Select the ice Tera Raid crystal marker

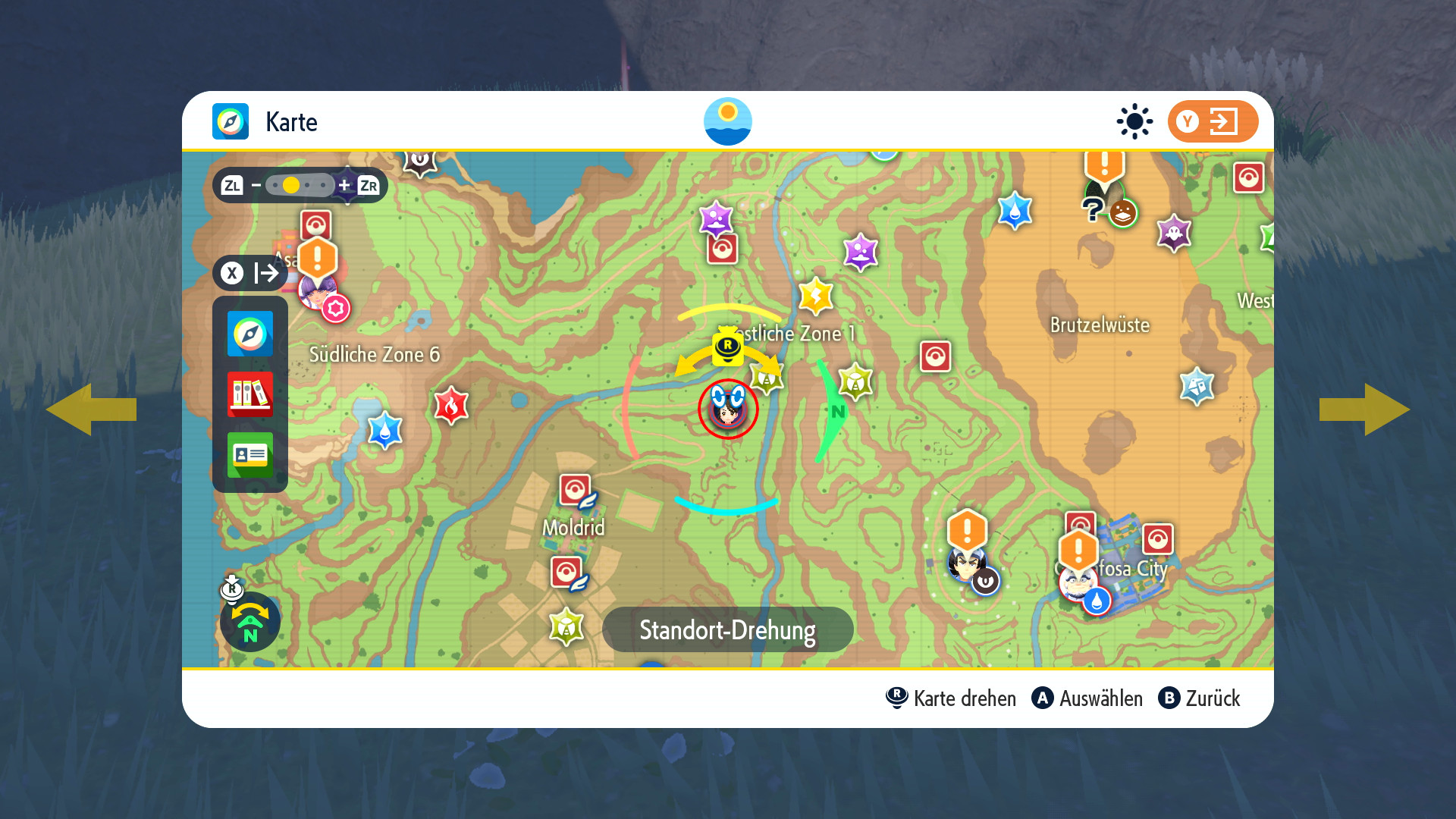(1197, 386)
